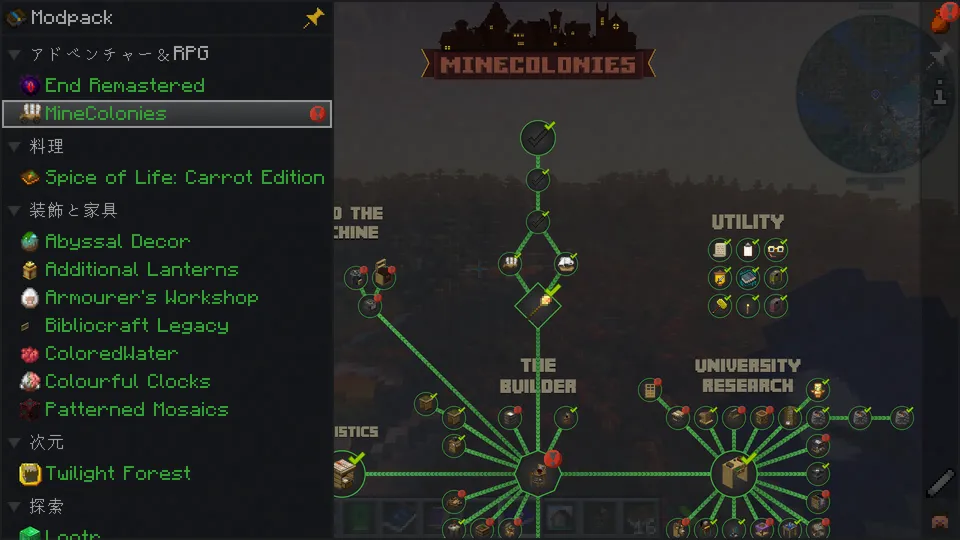Click the info icon on right sidebar
Screen dimensions: 960x540
pyautogui.click(x=940, y=96)
